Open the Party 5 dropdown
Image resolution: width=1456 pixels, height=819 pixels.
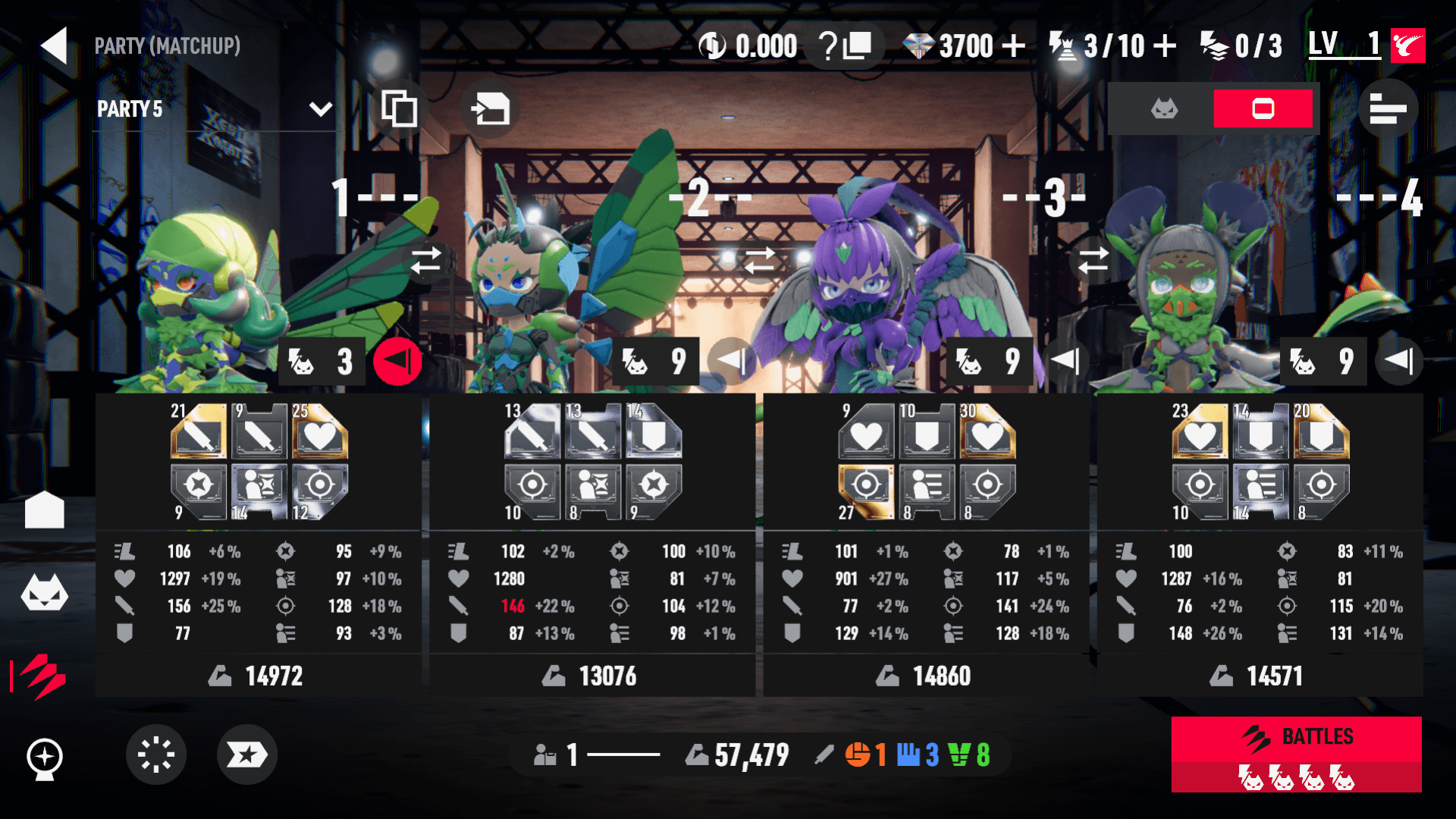tap(321, 109)
